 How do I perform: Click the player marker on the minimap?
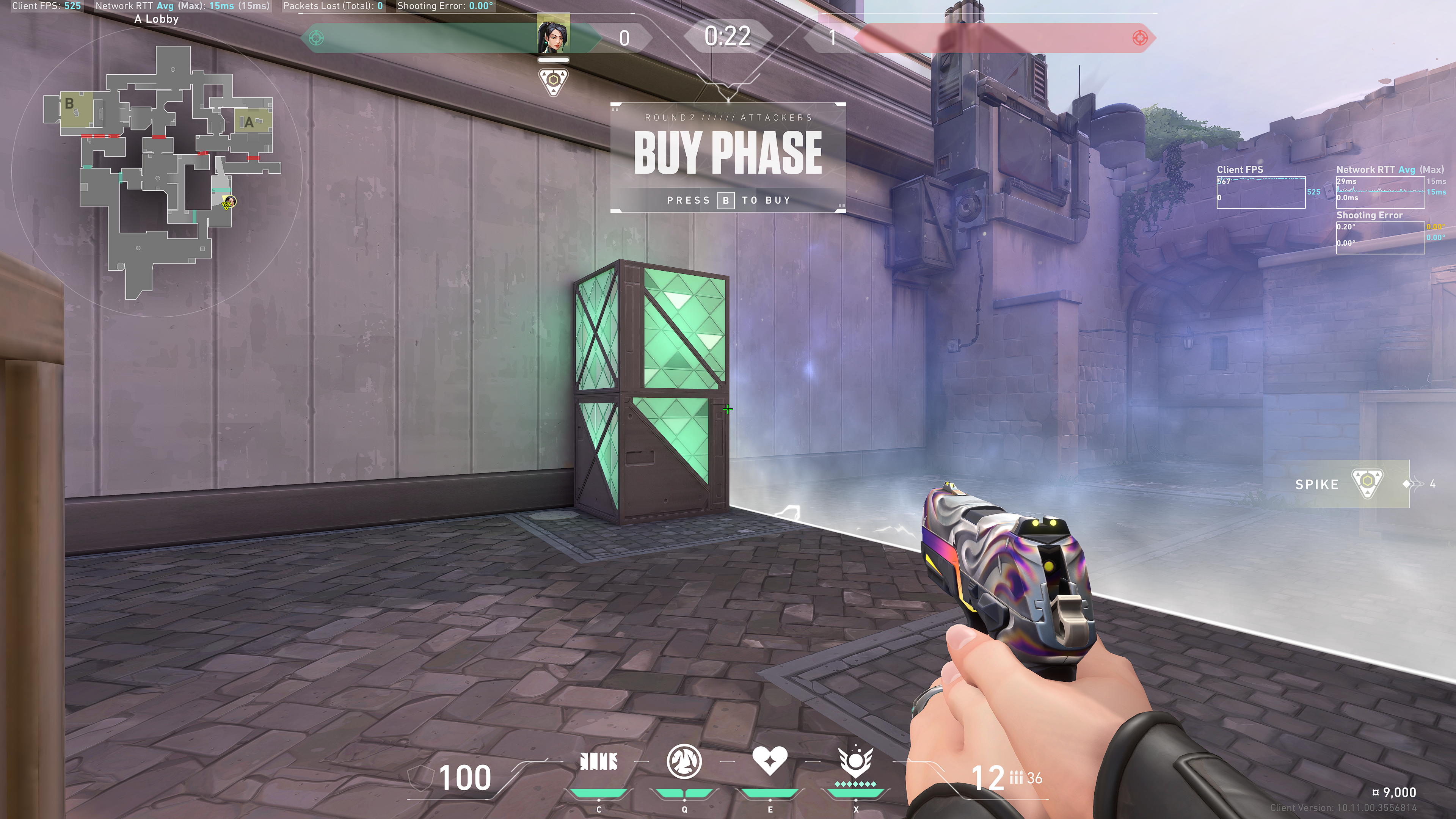tap(229, 202)
